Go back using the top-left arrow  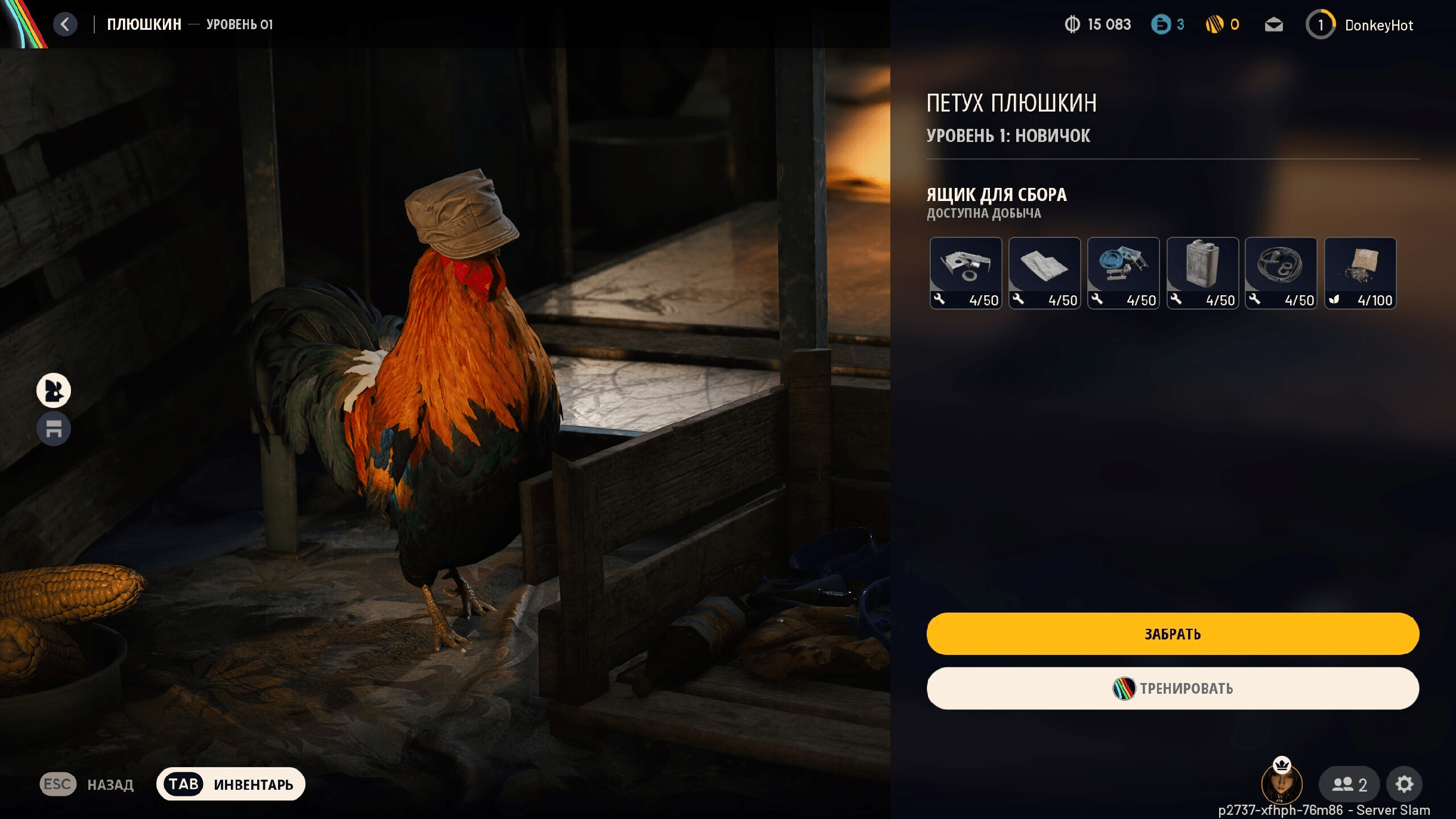click(x=65, y=24)
